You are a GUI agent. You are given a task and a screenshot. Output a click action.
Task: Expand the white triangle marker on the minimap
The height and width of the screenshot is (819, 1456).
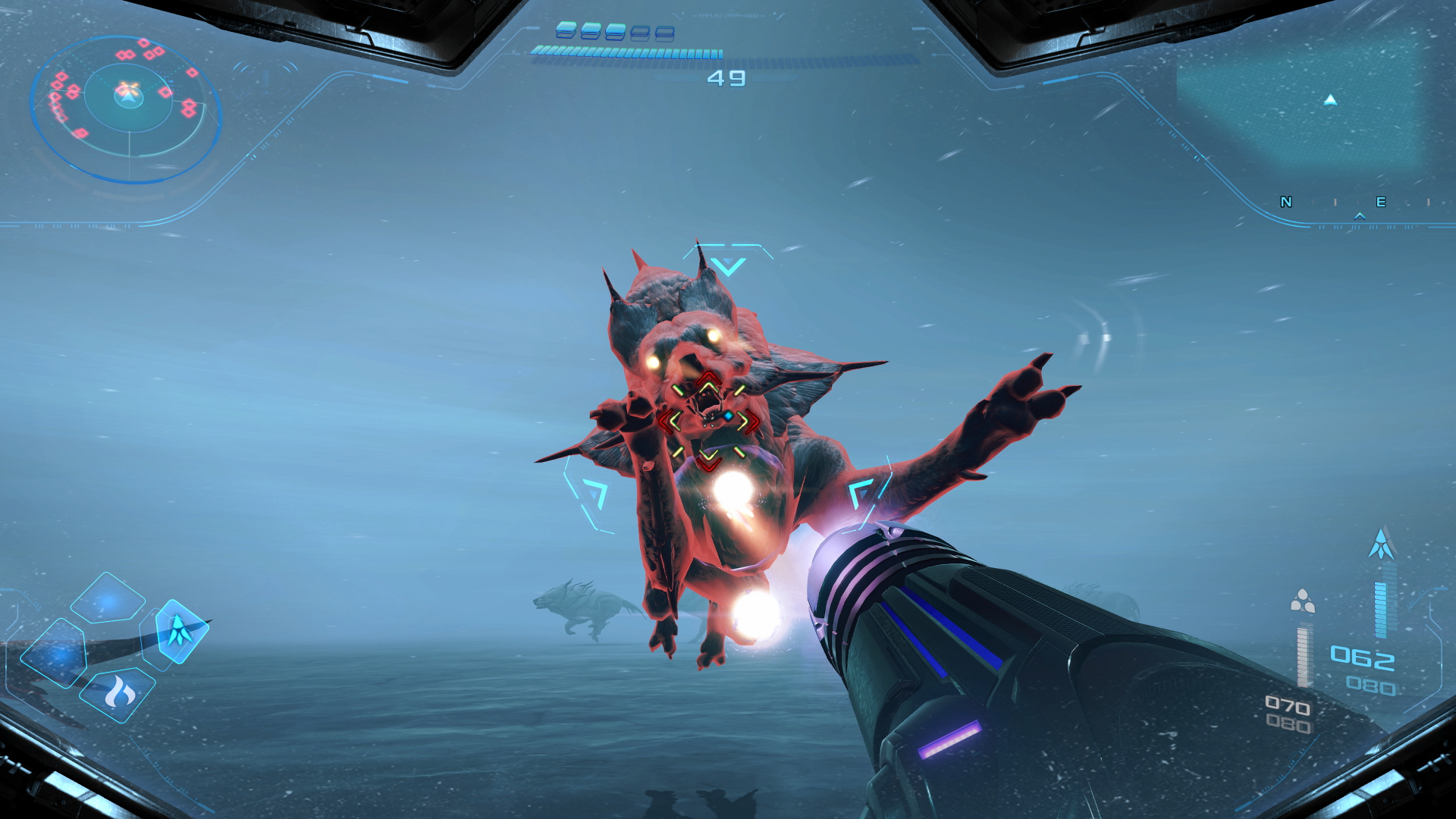click(x=1330, y=100)
